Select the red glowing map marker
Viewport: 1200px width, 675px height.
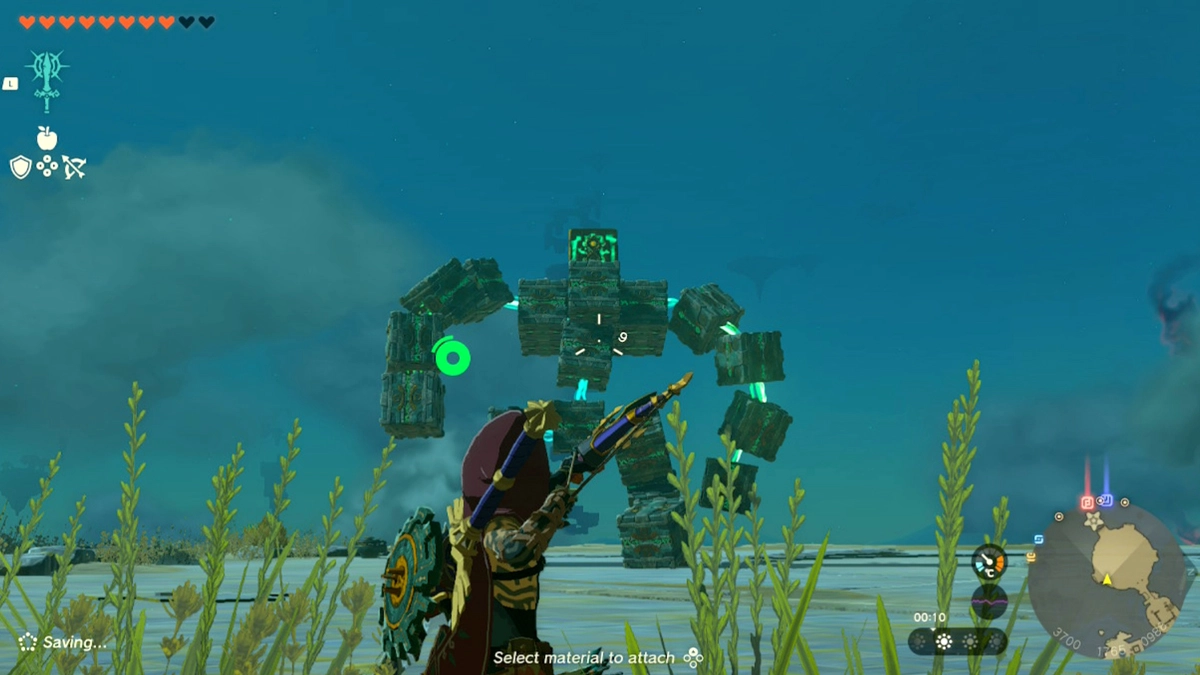pyautogui.click(x=1087, y=502)
